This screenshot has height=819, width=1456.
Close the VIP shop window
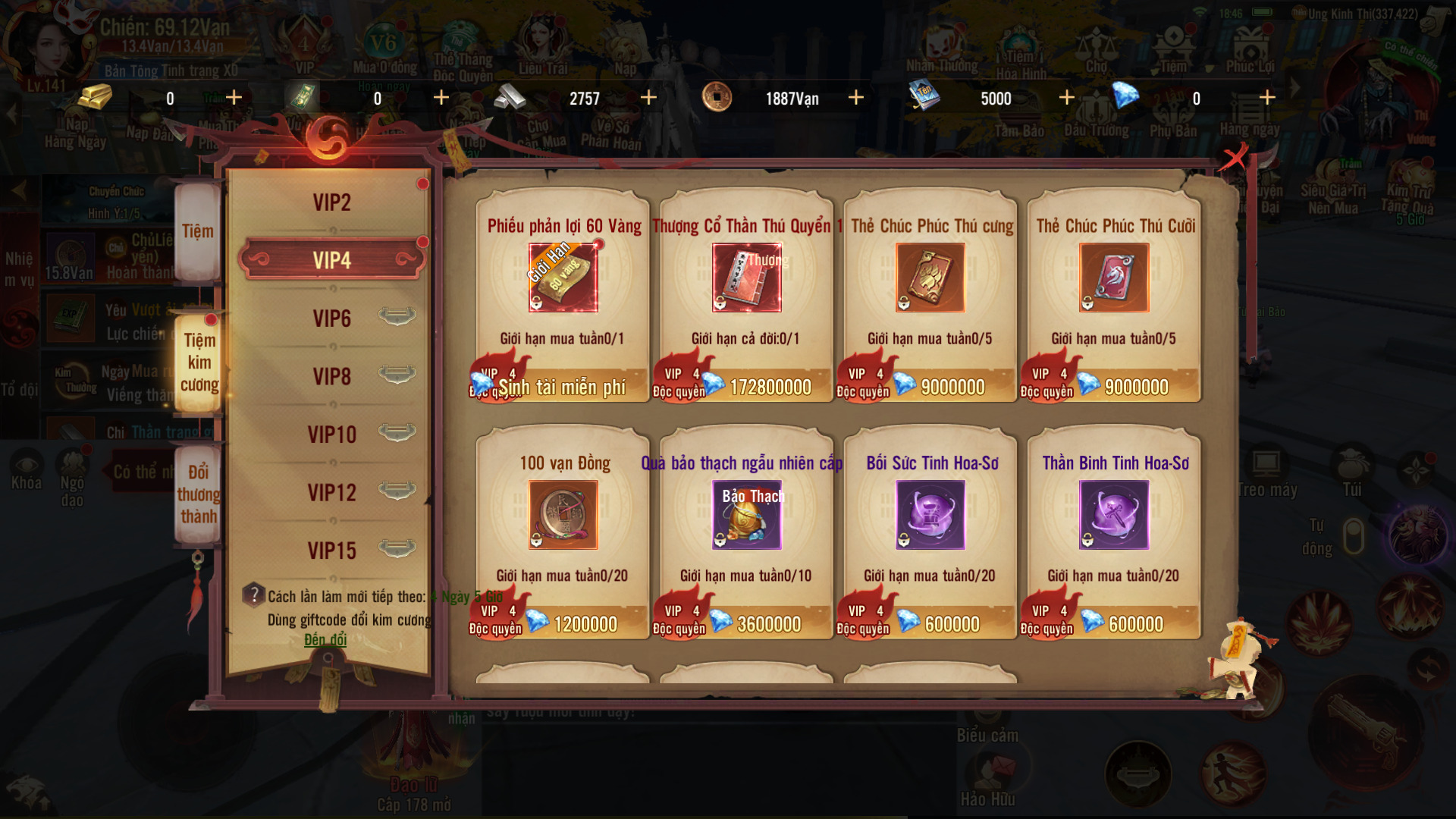coord(1234,158)
